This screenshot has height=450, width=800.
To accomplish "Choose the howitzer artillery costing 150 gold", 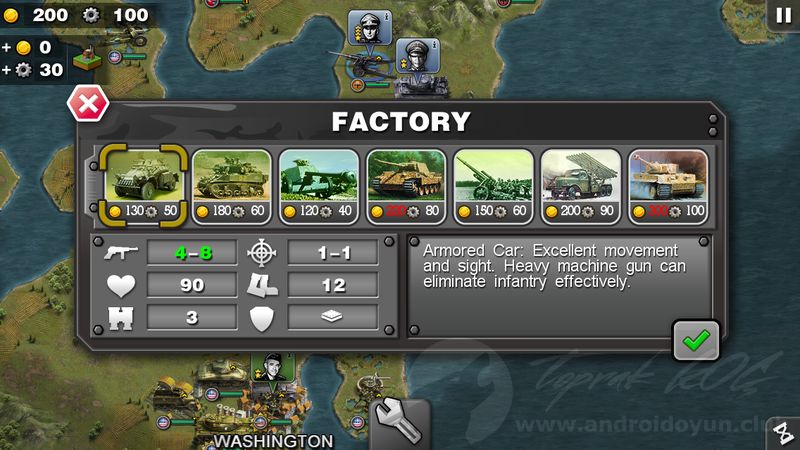I will click(493, 185).
